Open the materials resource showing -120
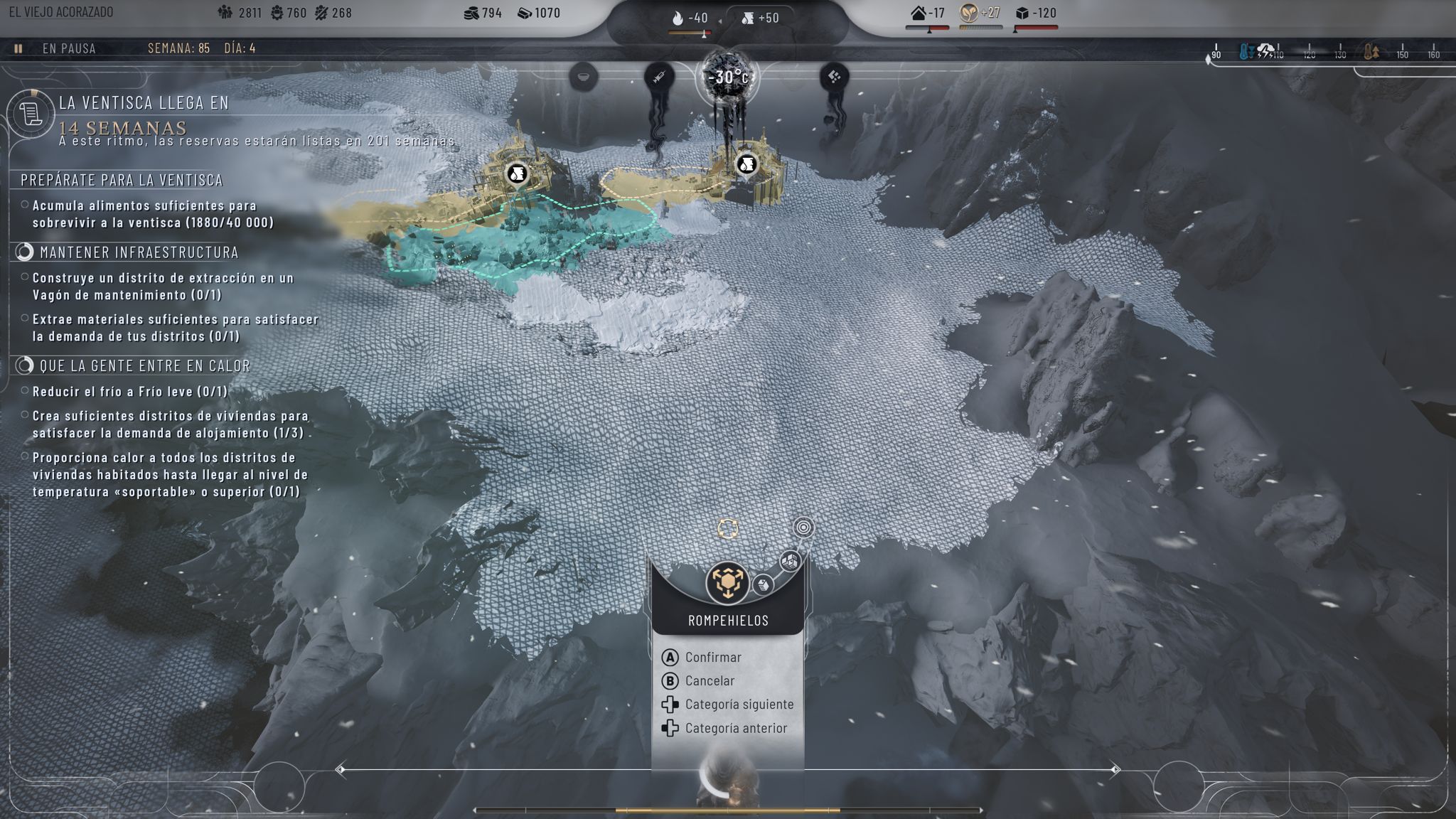This screenshot has width=1456, height=819. click(1036, 14)
